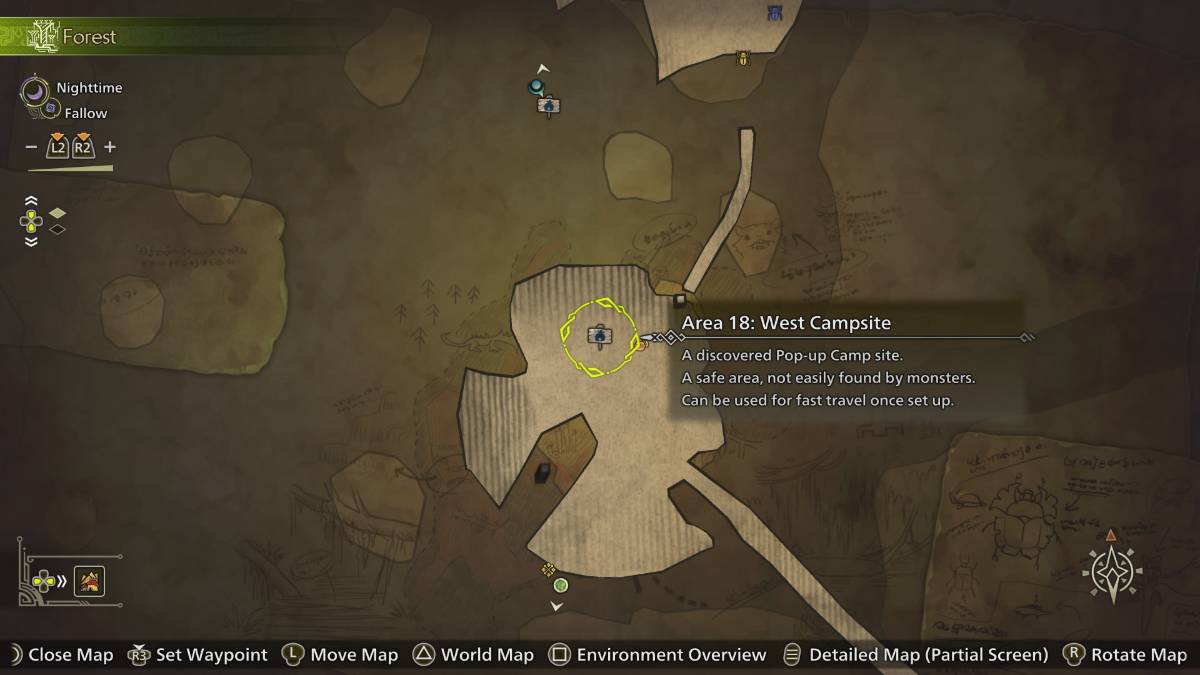
Task: Select the yellow beetle map marker
Action: pyautogui.click(x=743, y=59)
